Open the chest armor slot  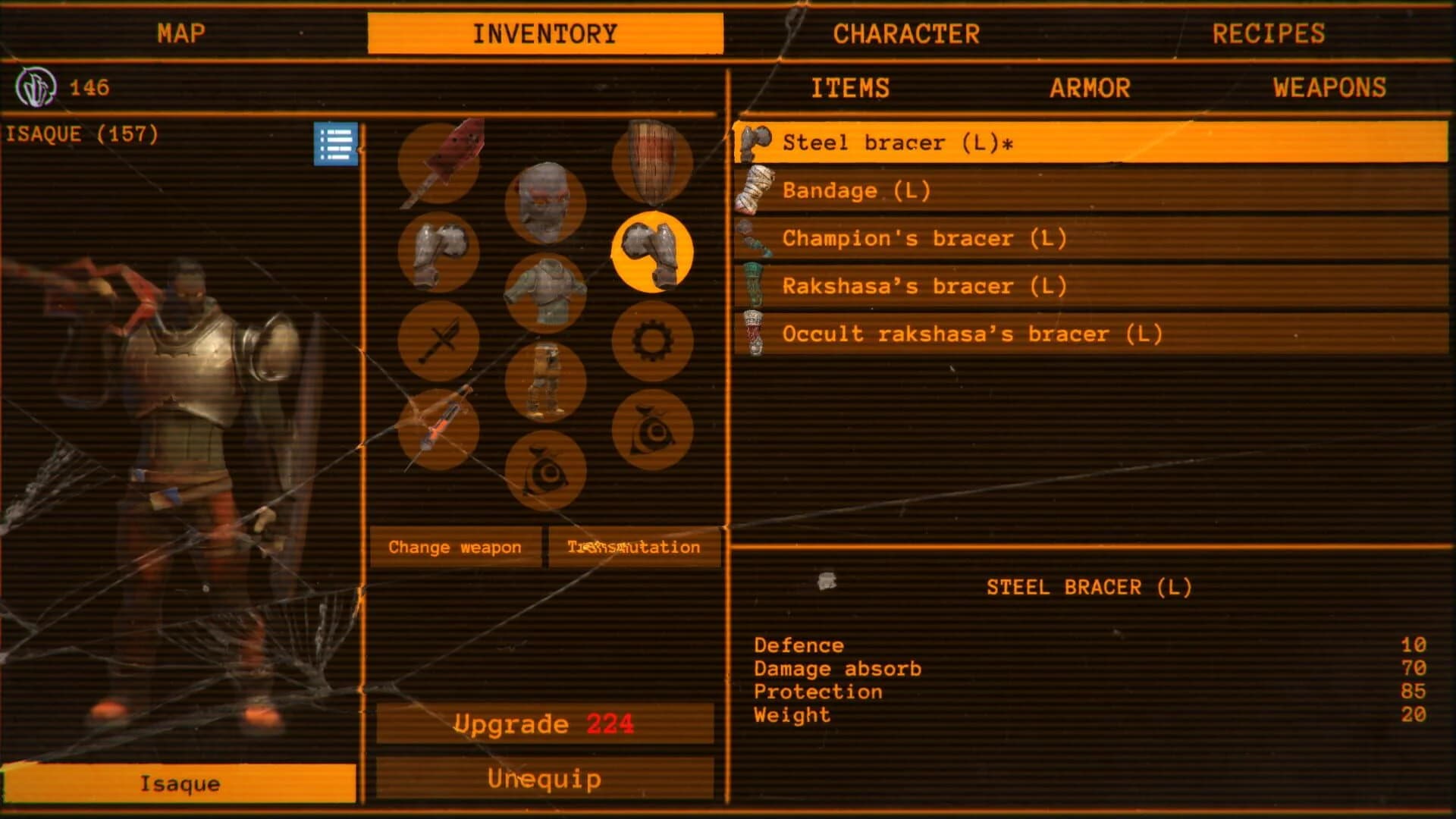pos(544,292)
